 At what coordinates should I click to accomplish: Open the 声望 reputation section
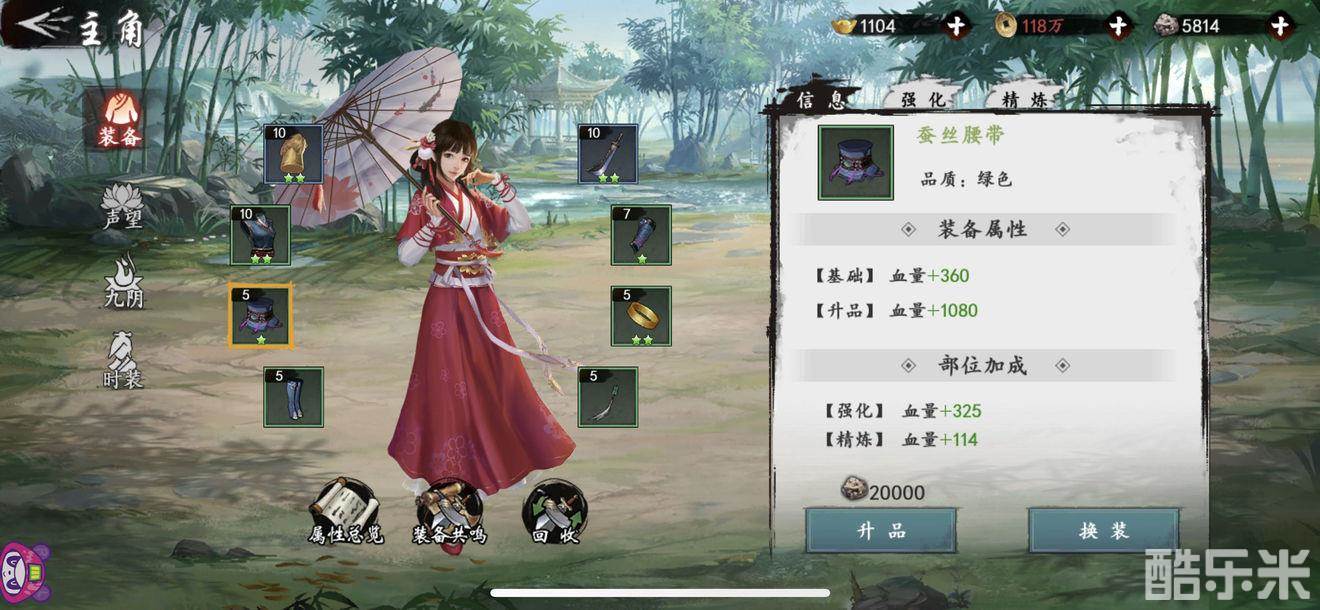[122, 207]
